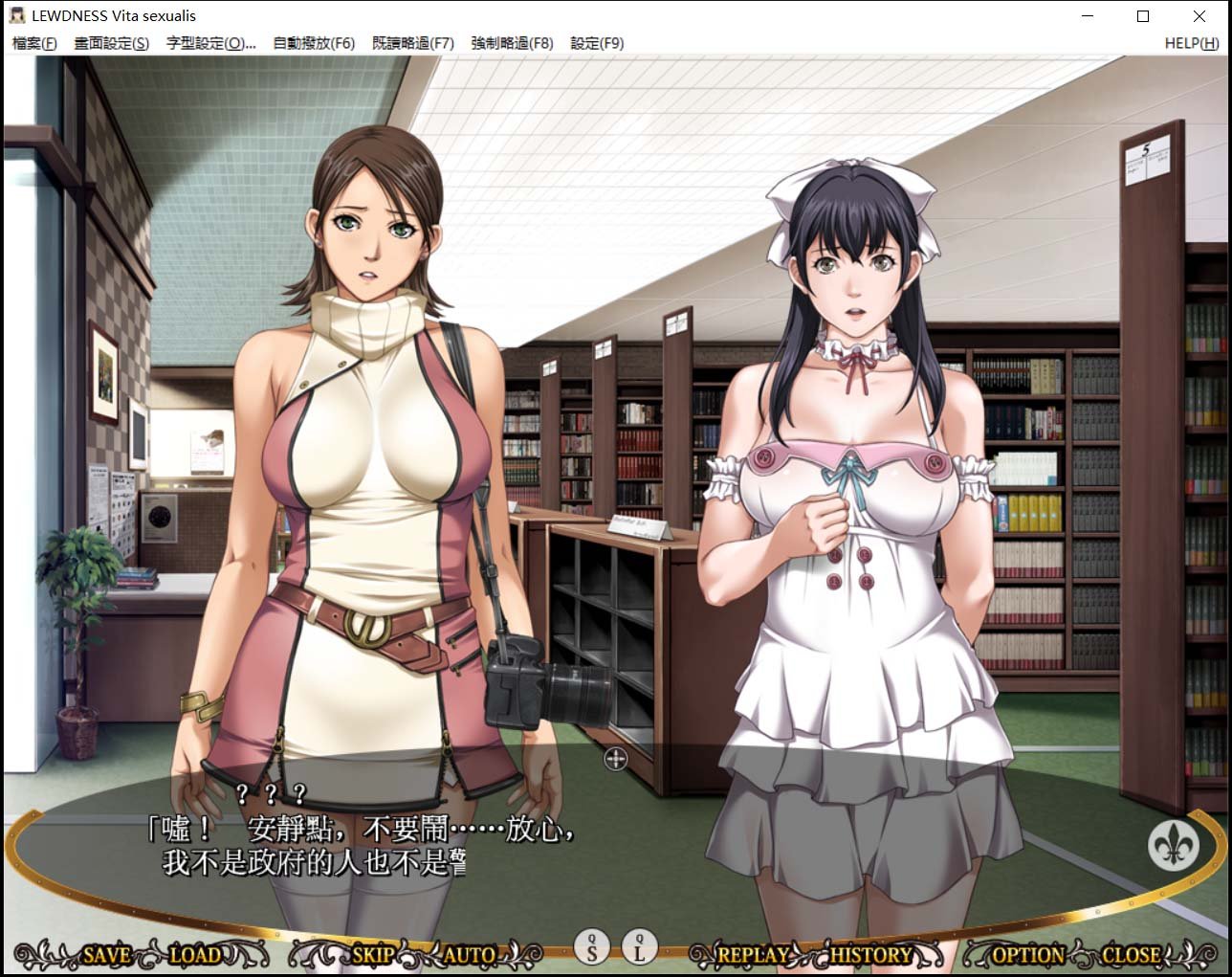Open the LOAD game screen
Viewport: 1232px width, 977px height.
(x=195, y=954)
